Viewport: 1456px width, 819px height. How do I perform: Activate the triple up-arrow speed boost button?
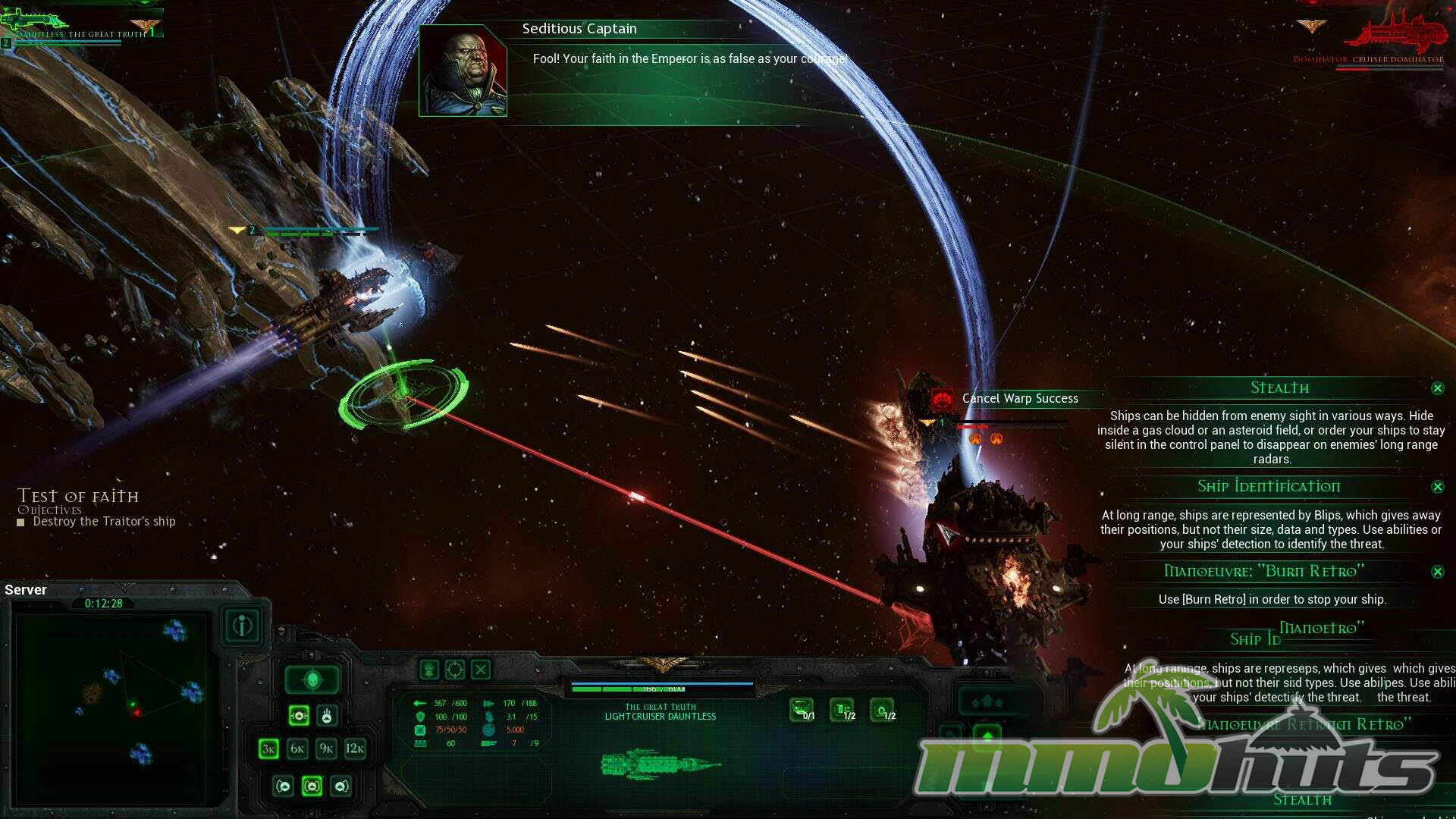coord(987,701)
